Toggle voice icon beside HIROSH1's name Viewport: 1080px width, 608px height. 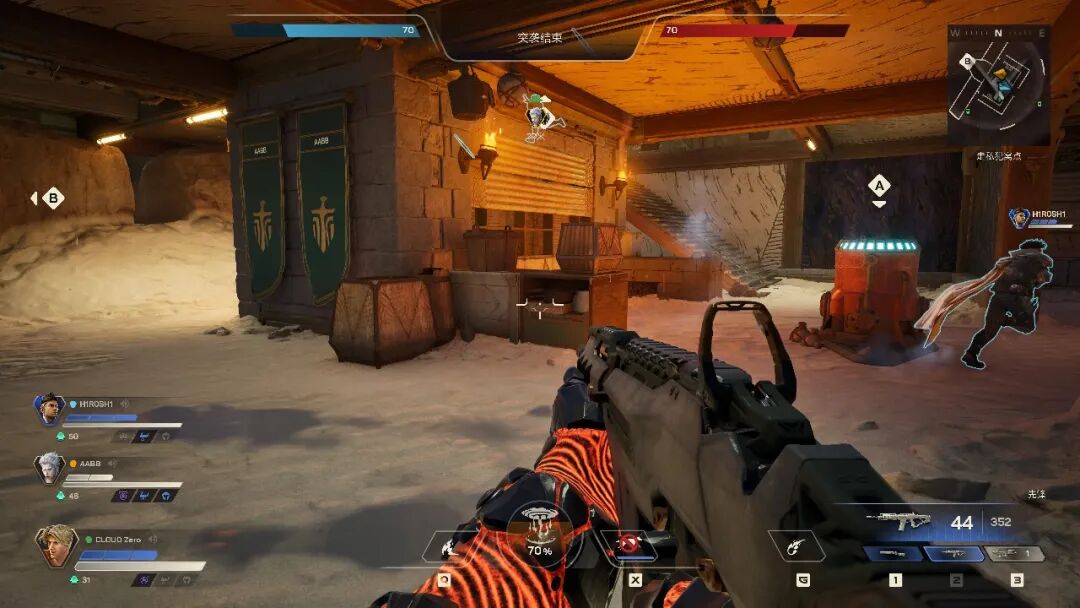coord(123,404)
